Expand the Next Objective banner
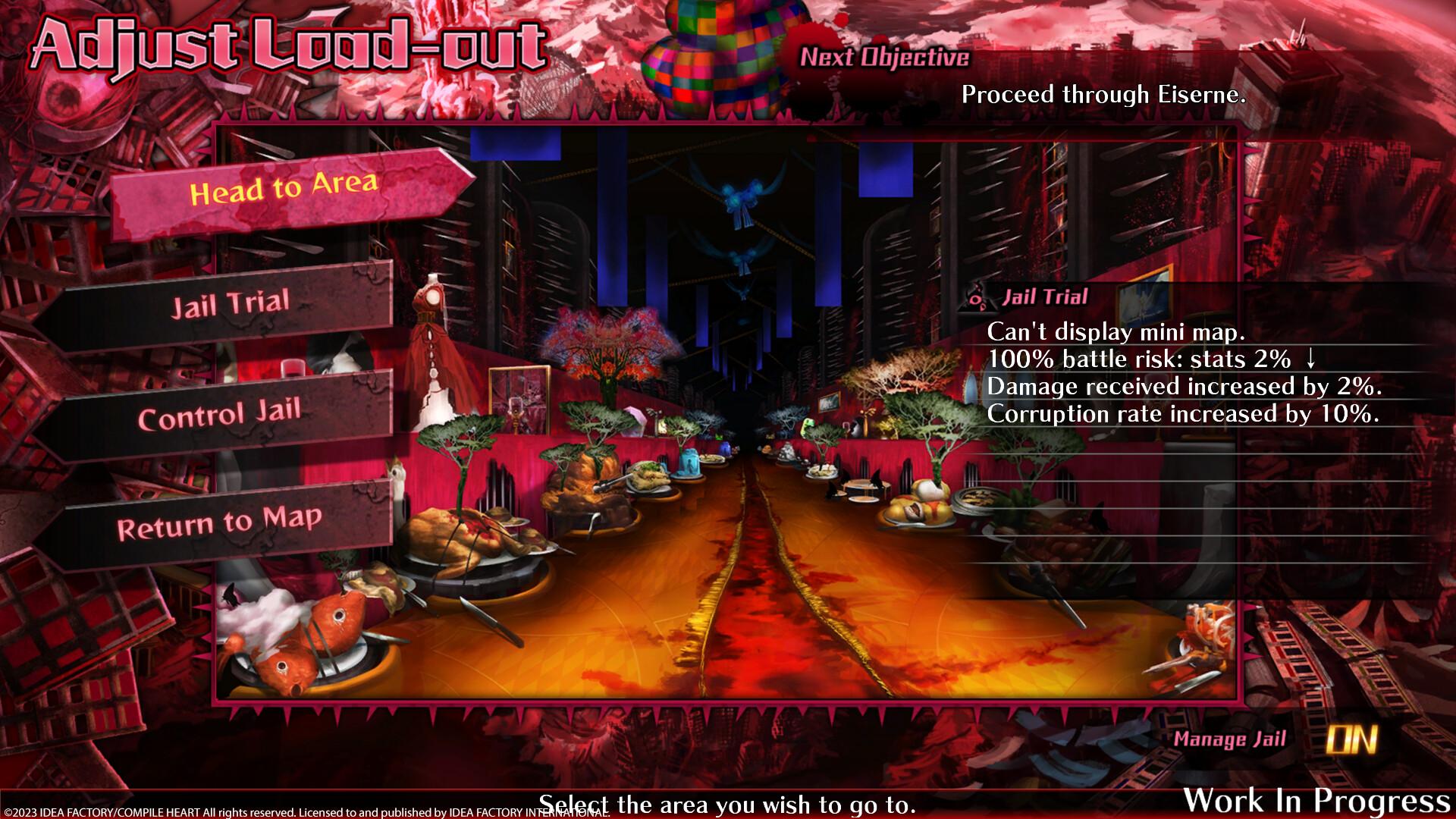1456x819 pixels. (x=886, y=56)
